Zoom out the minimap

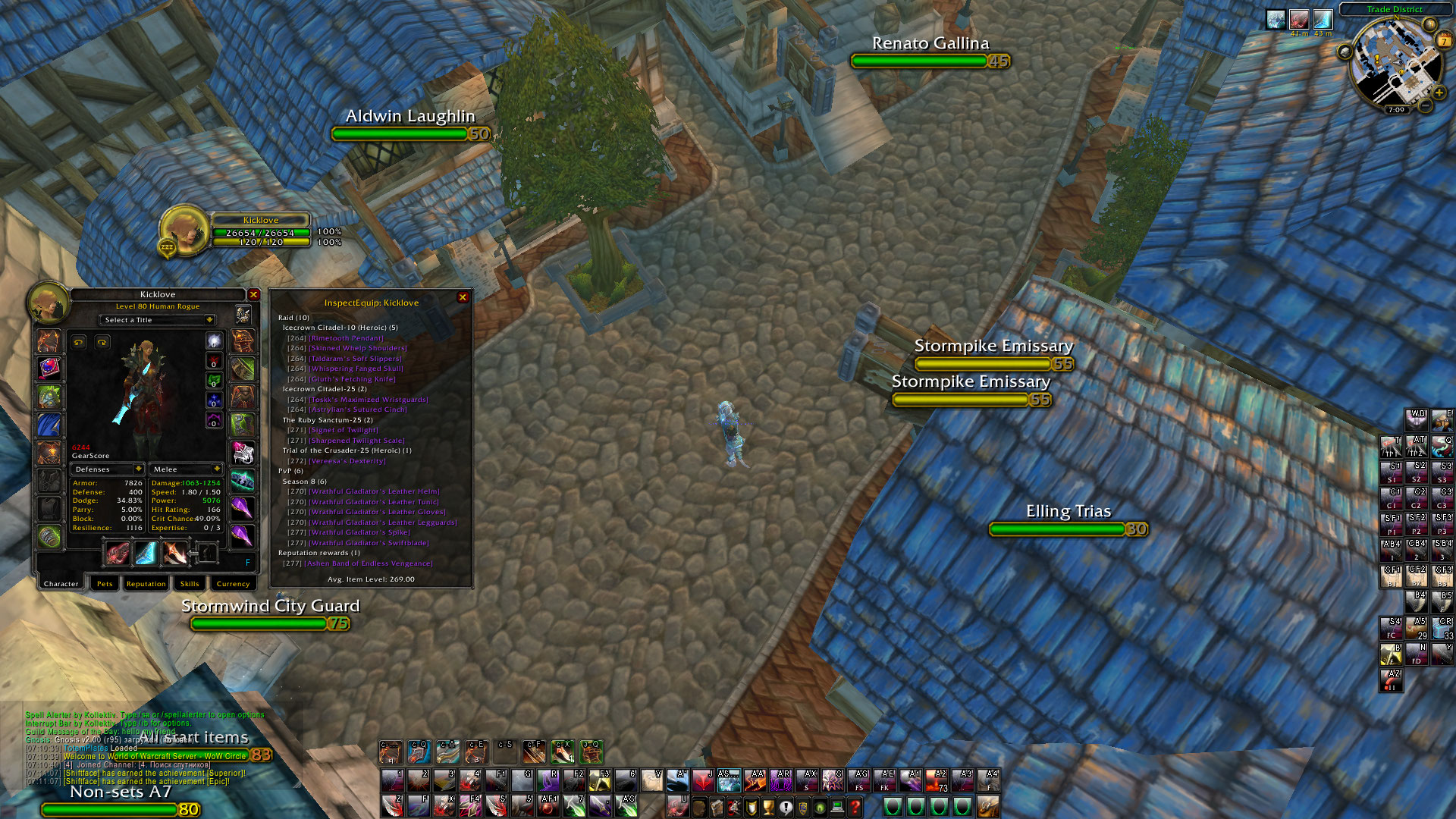pos(1426,106)
